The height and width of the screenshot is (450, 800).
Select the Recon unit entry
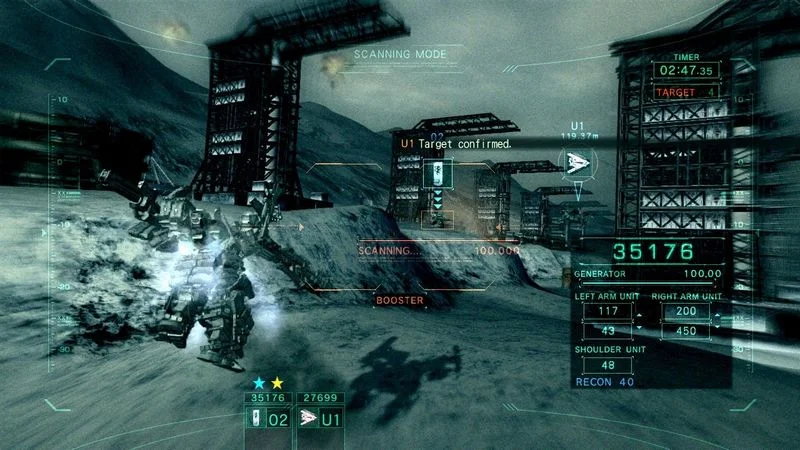606,381
